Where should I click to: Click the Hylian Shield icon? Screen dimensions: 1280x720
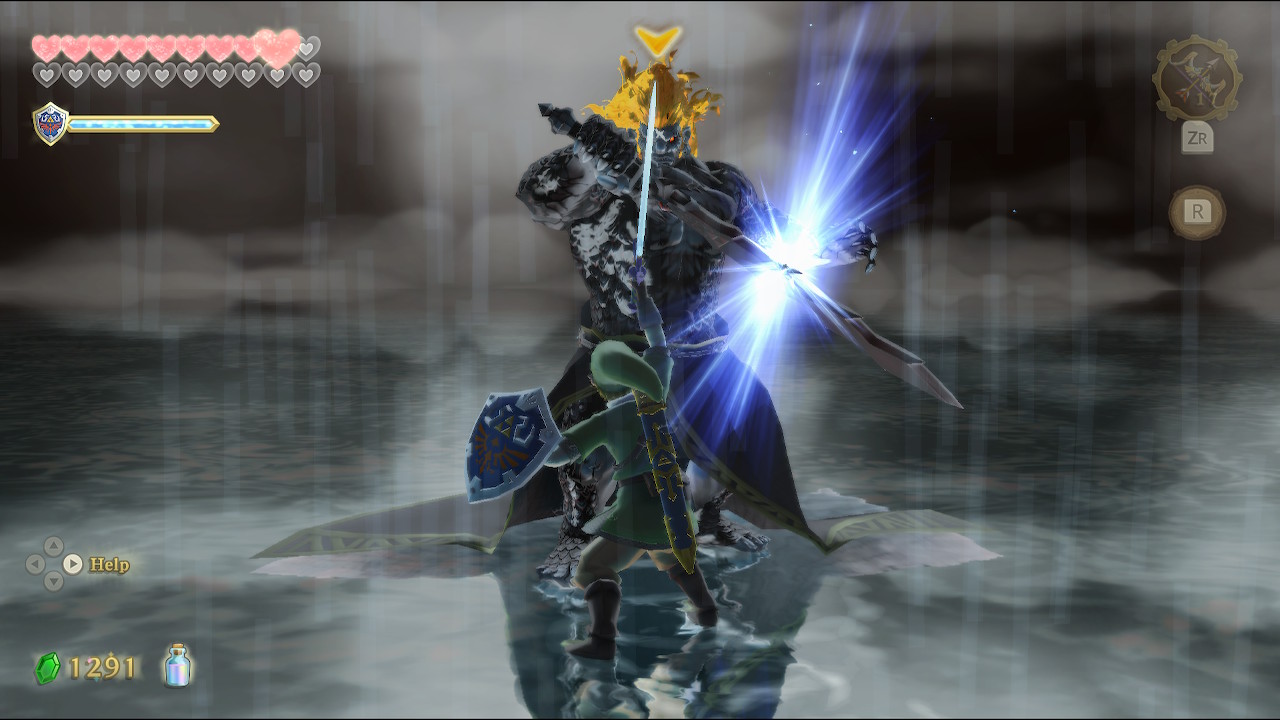(50, 124)
